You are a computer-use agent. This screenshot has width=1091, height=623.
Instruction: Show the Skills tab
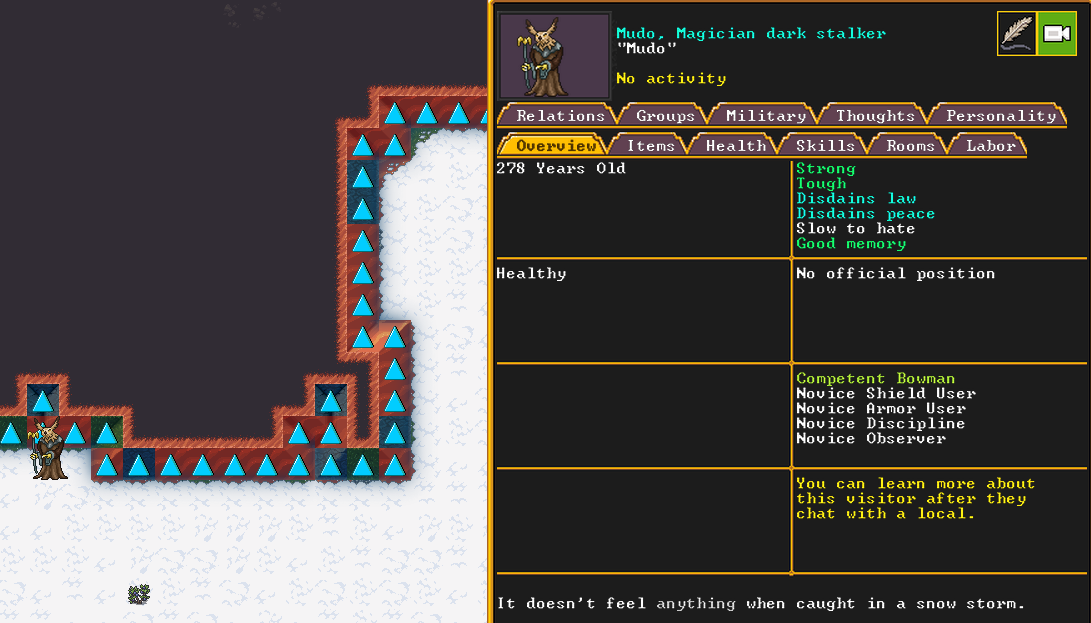(x=825, y=146)
